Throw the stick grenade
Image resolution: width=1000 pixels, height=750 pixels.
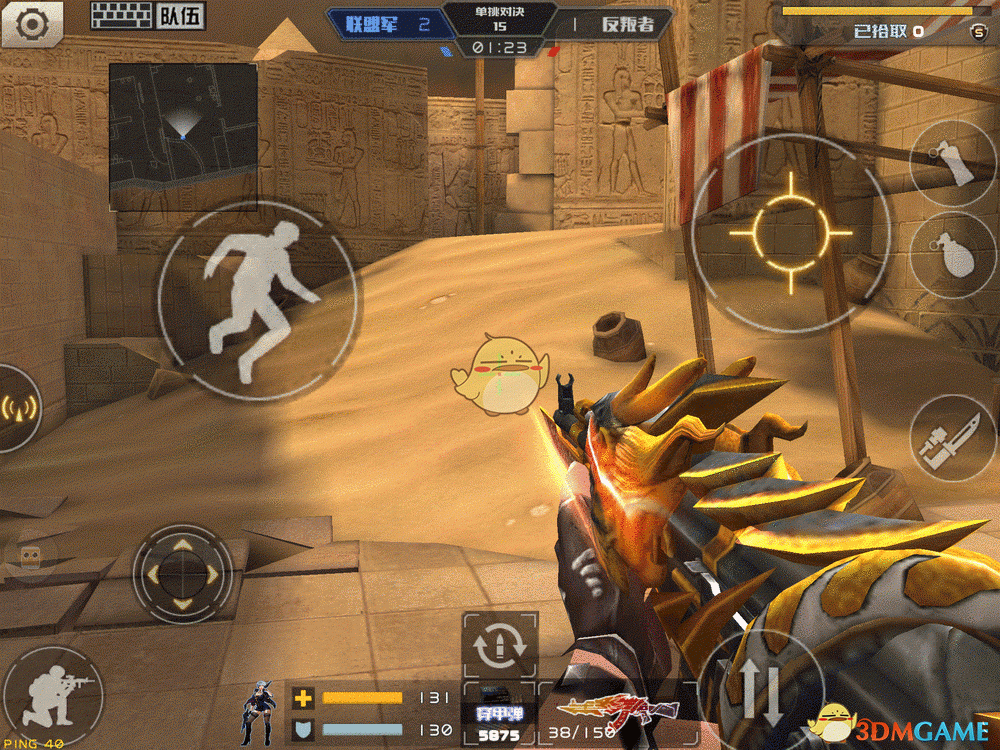pos(954,161)
